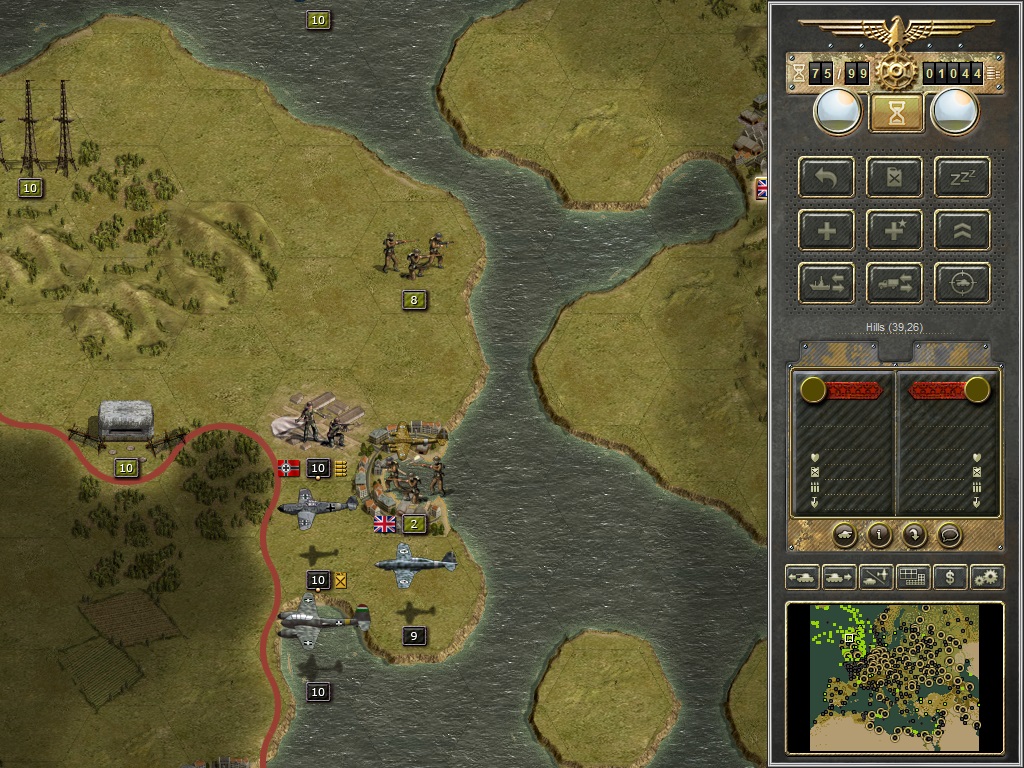Select the fuel canister supply button

[895, 178]
